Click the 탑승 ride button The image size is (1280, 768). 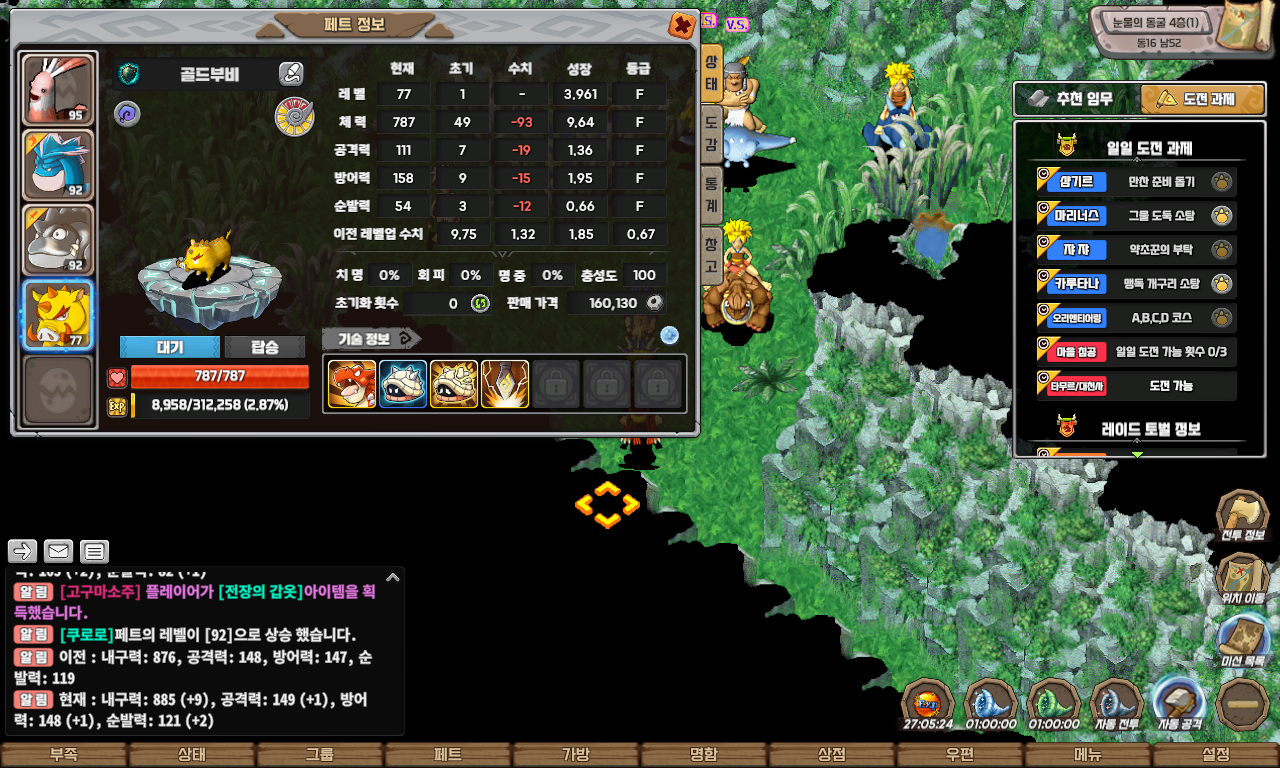[265, 347]
